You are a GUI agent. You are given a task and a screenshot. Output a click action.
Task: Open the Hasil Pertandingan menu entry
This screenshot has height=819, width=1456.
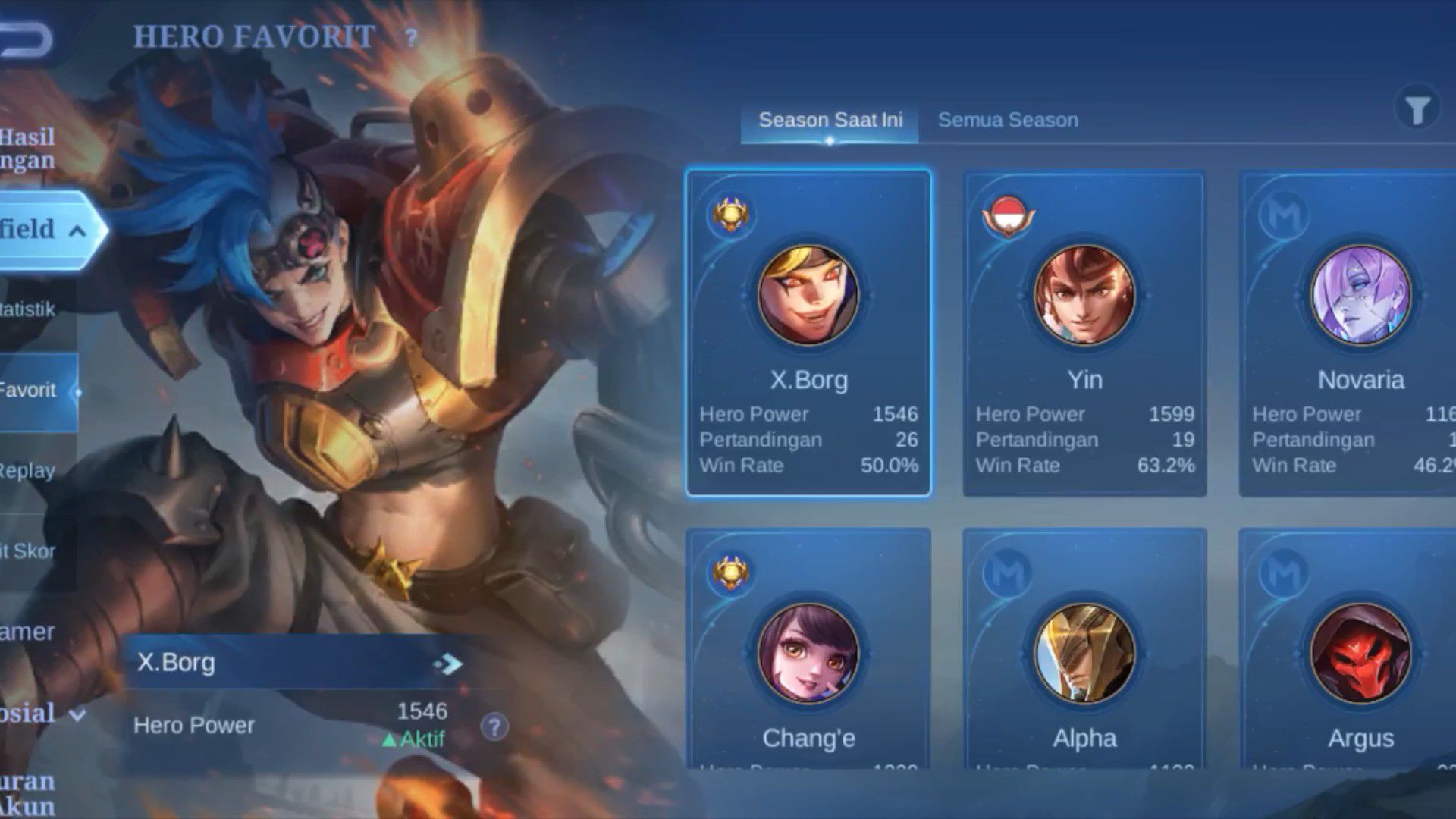(29, 148)
